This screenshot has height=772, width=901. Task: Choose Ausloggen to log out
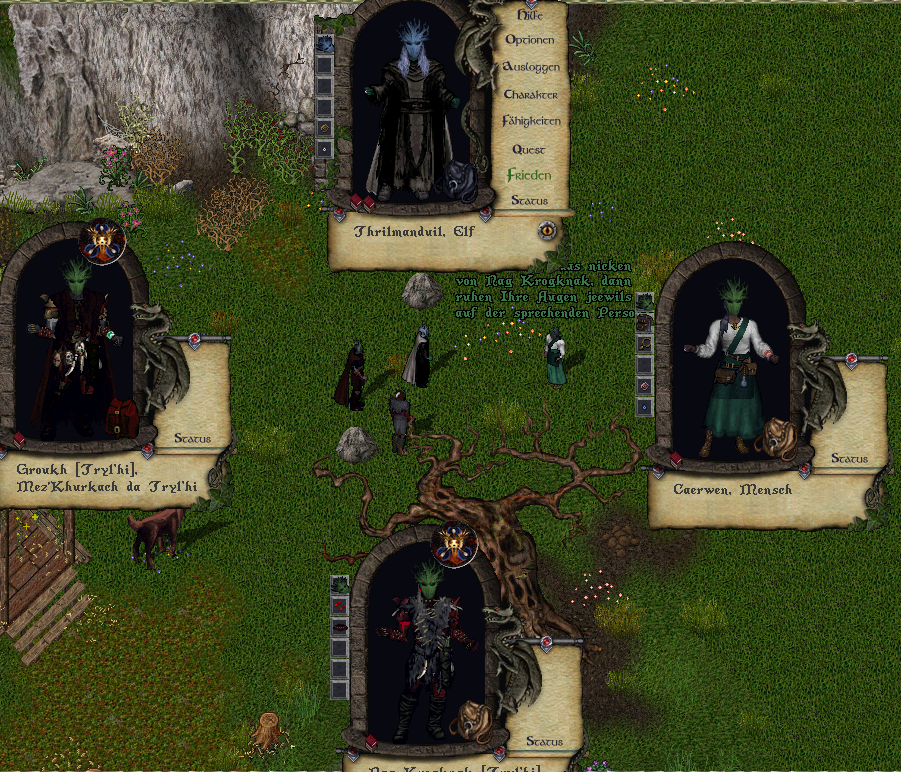click(531, 67)
